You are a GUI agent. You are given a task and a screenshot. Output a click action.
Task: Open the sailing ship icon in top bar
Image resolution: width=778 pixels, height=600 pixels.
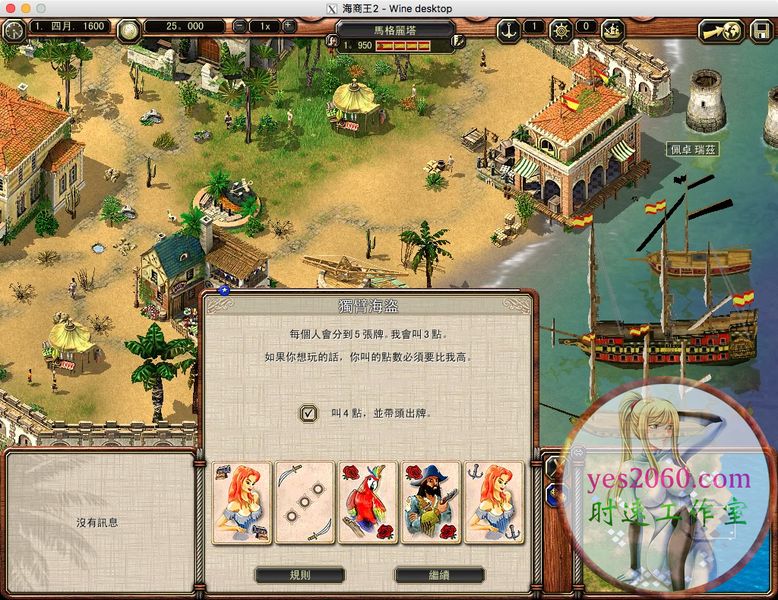pyautogui.click(x=613, y=29)
